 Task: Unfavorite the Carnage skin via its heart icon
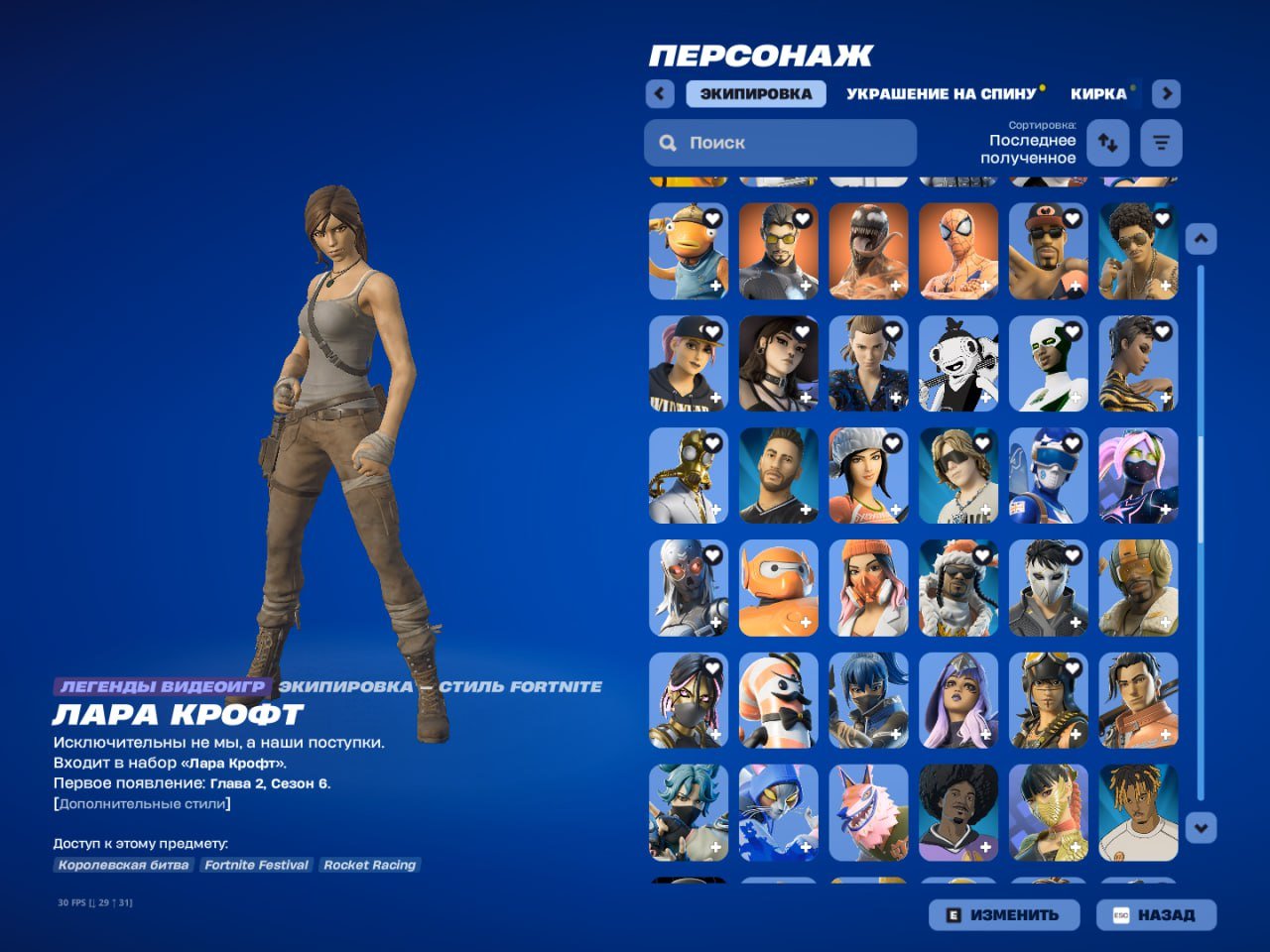[895, 217]
